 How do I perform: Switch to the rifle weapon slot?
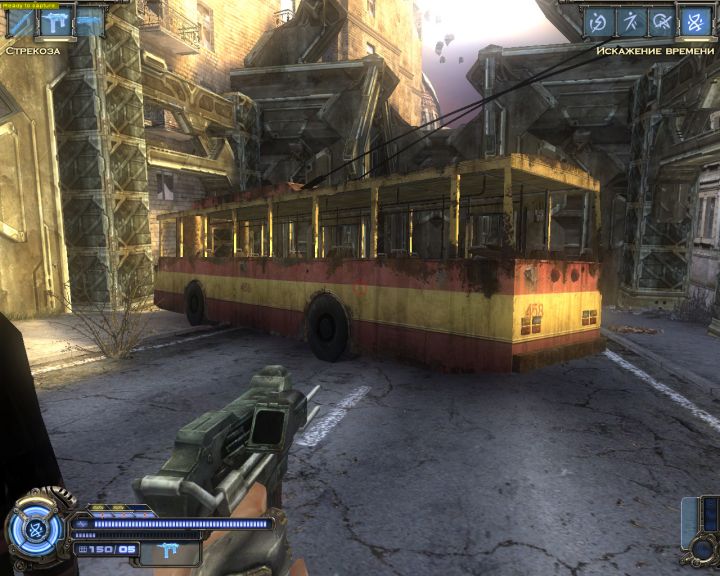point(89,22)
